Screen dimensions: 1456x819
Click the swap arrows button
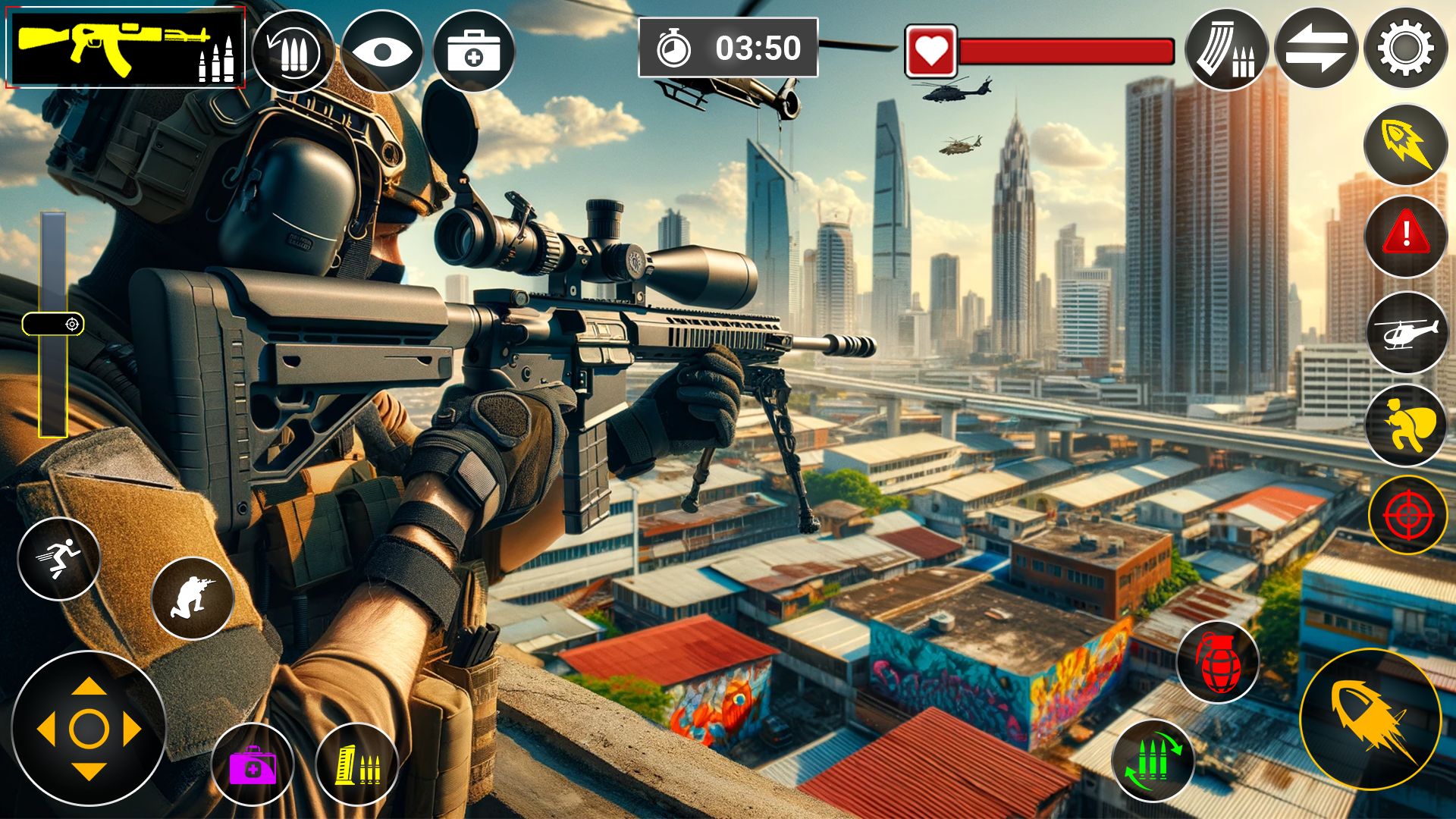1316,49
